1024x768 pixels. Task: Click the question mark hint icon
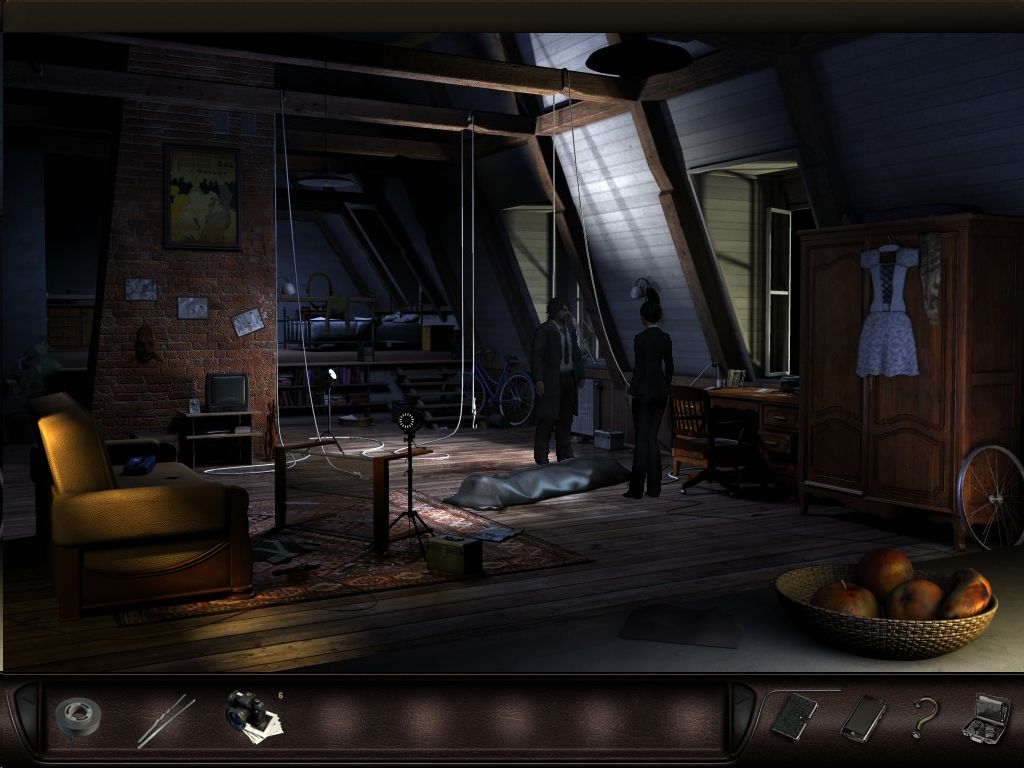point(926,717)
